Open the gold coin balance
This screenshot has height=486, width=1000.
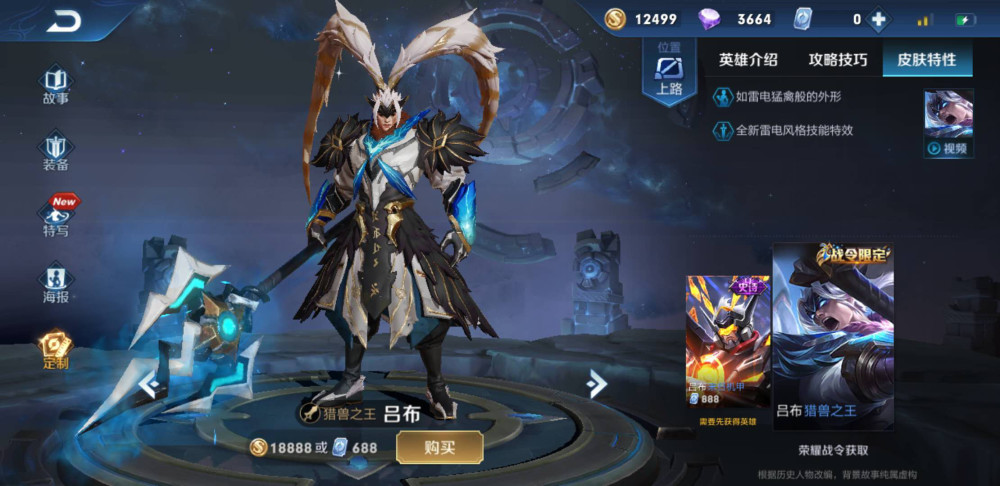[641, 19]
